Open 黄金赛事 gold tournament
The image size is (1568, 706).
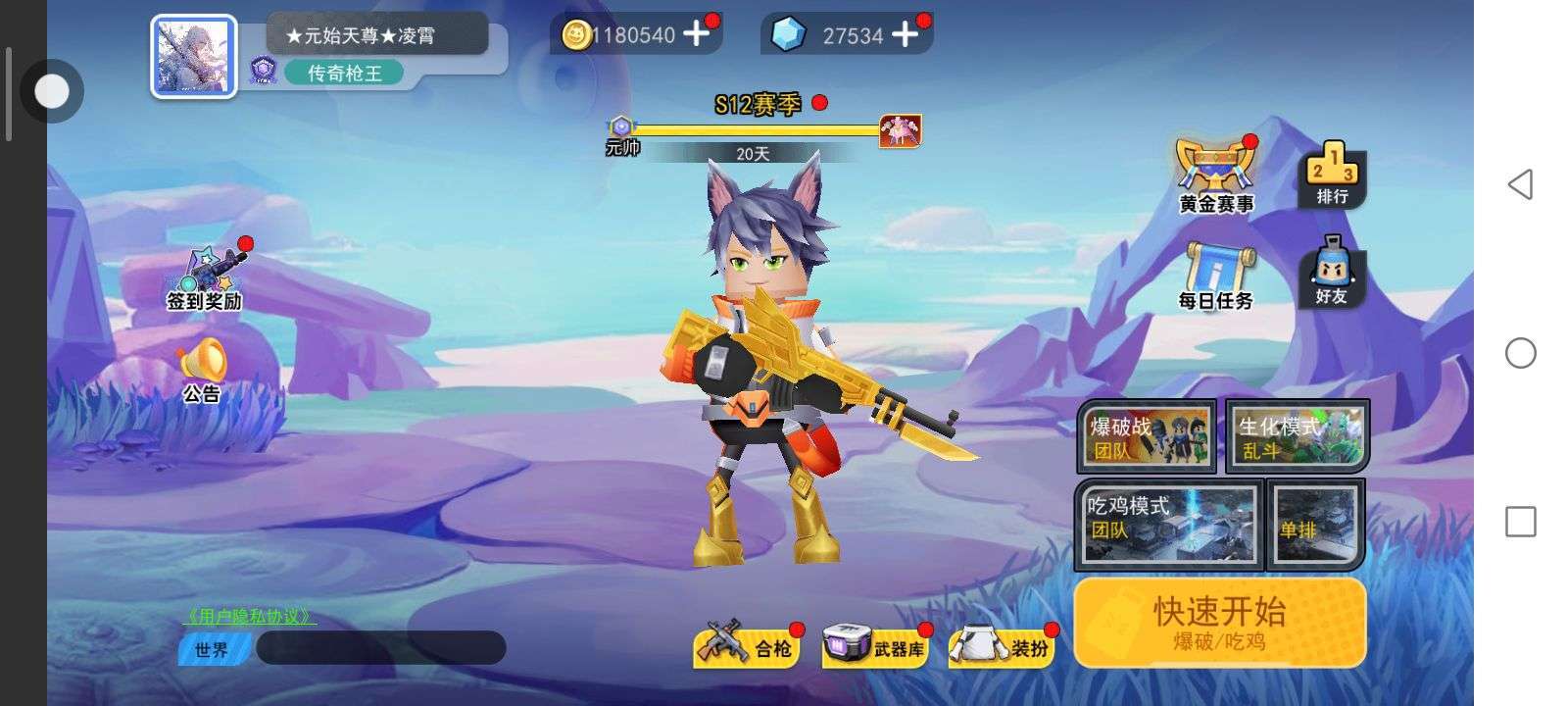1216,176
